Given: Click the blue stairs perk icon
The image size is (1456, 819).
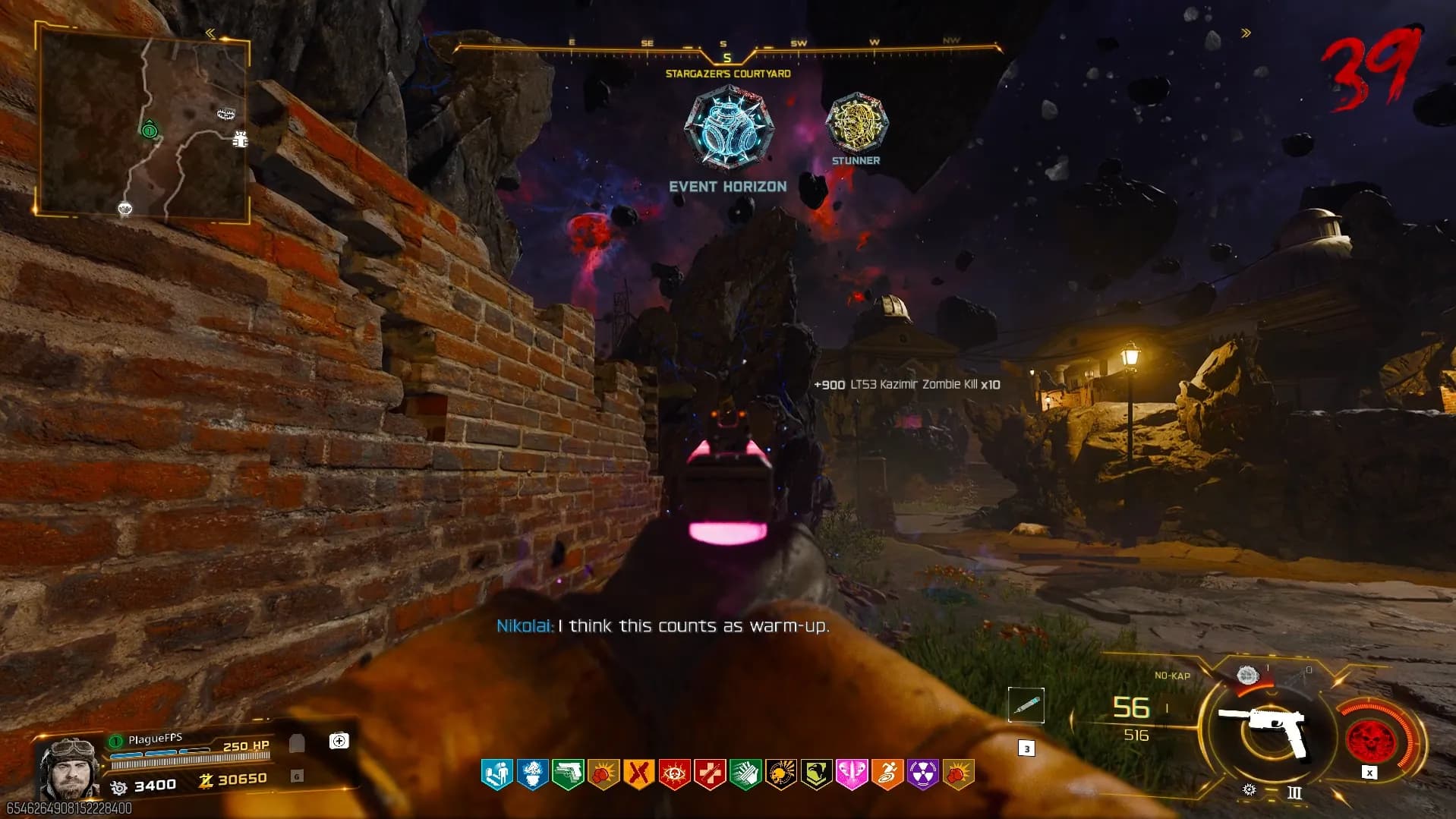Looking at the screenshot, I should (x=497, y=774).
